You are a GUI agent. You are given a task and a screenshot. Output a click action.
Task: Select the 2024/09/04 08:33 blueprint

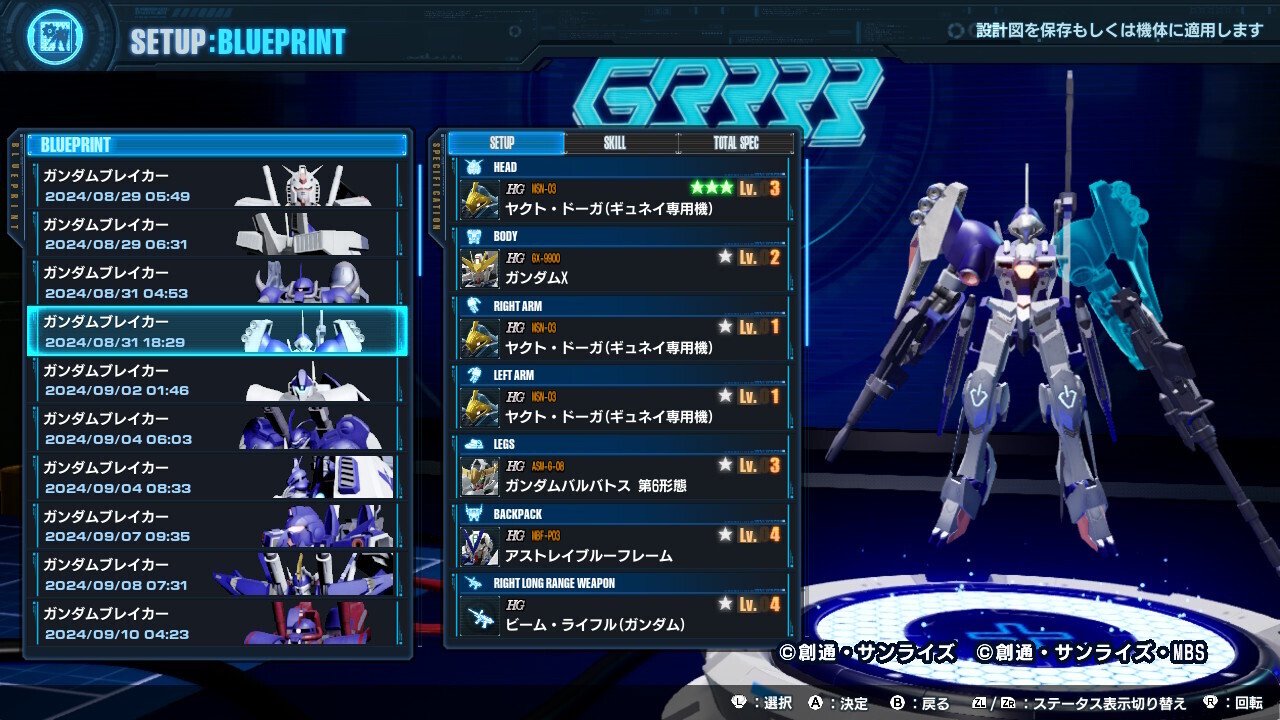(216, 477)
